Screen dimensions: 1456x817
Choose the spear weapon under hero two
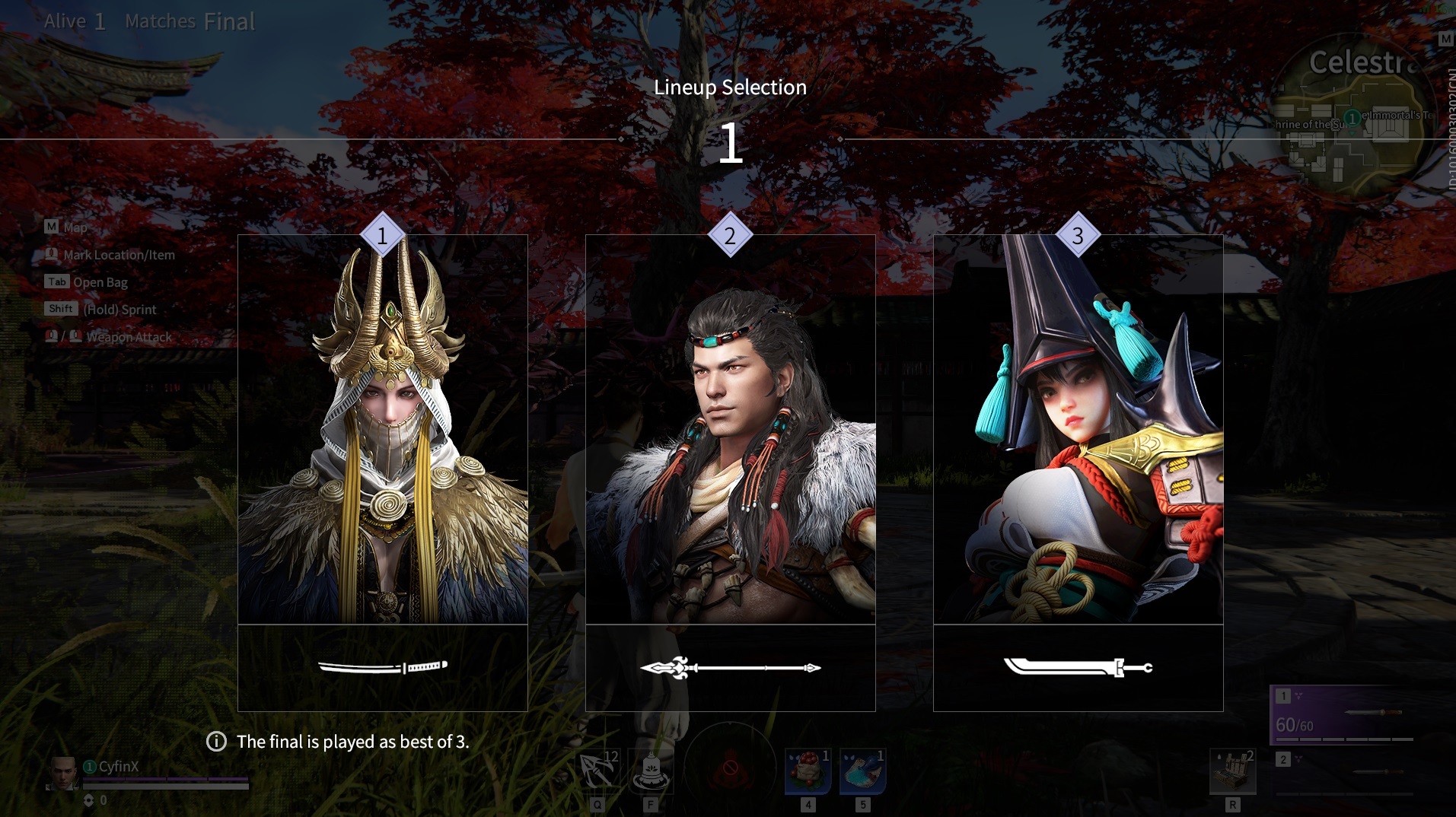click(730, 668)
